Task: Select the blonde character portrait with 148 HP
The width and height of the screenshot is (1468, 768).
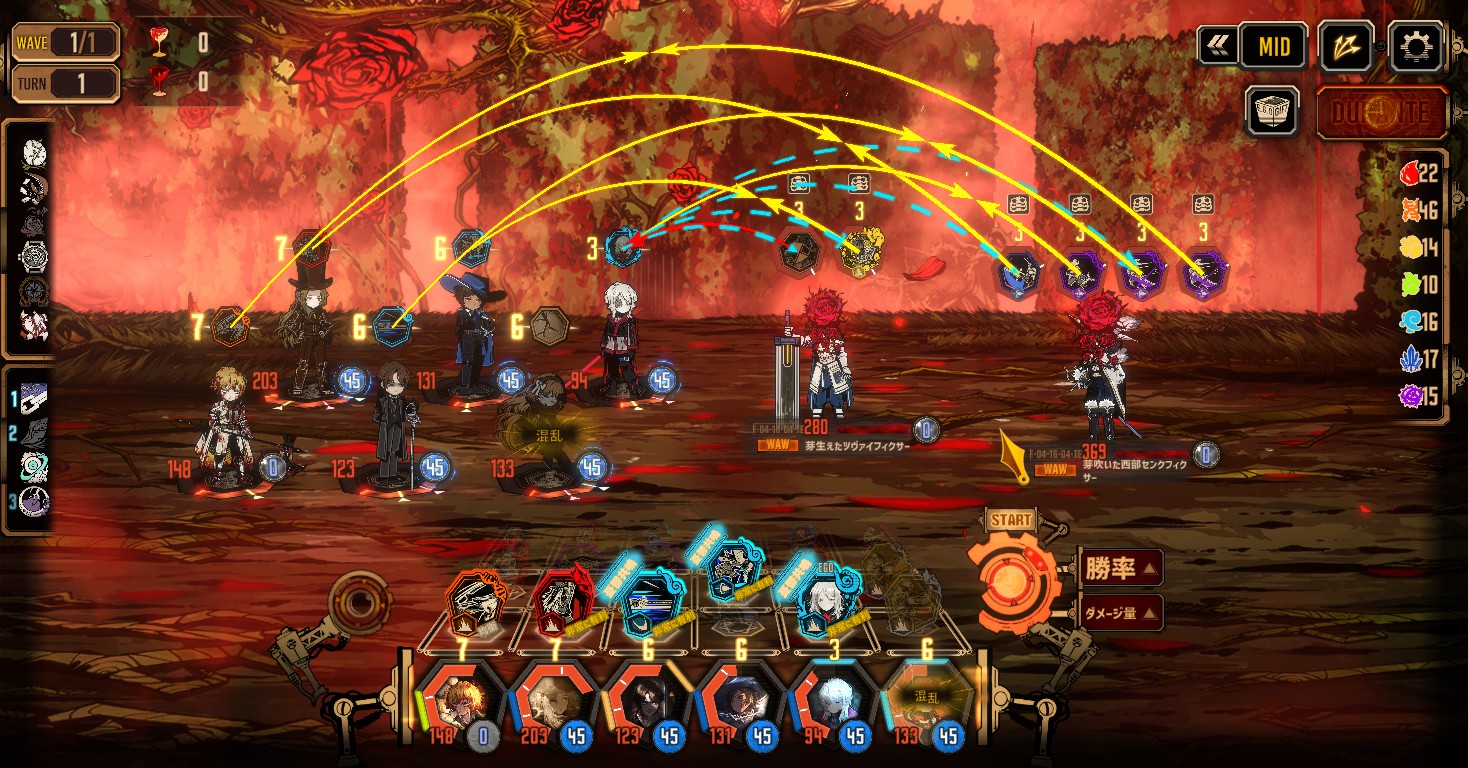Action: pos(457,701)
